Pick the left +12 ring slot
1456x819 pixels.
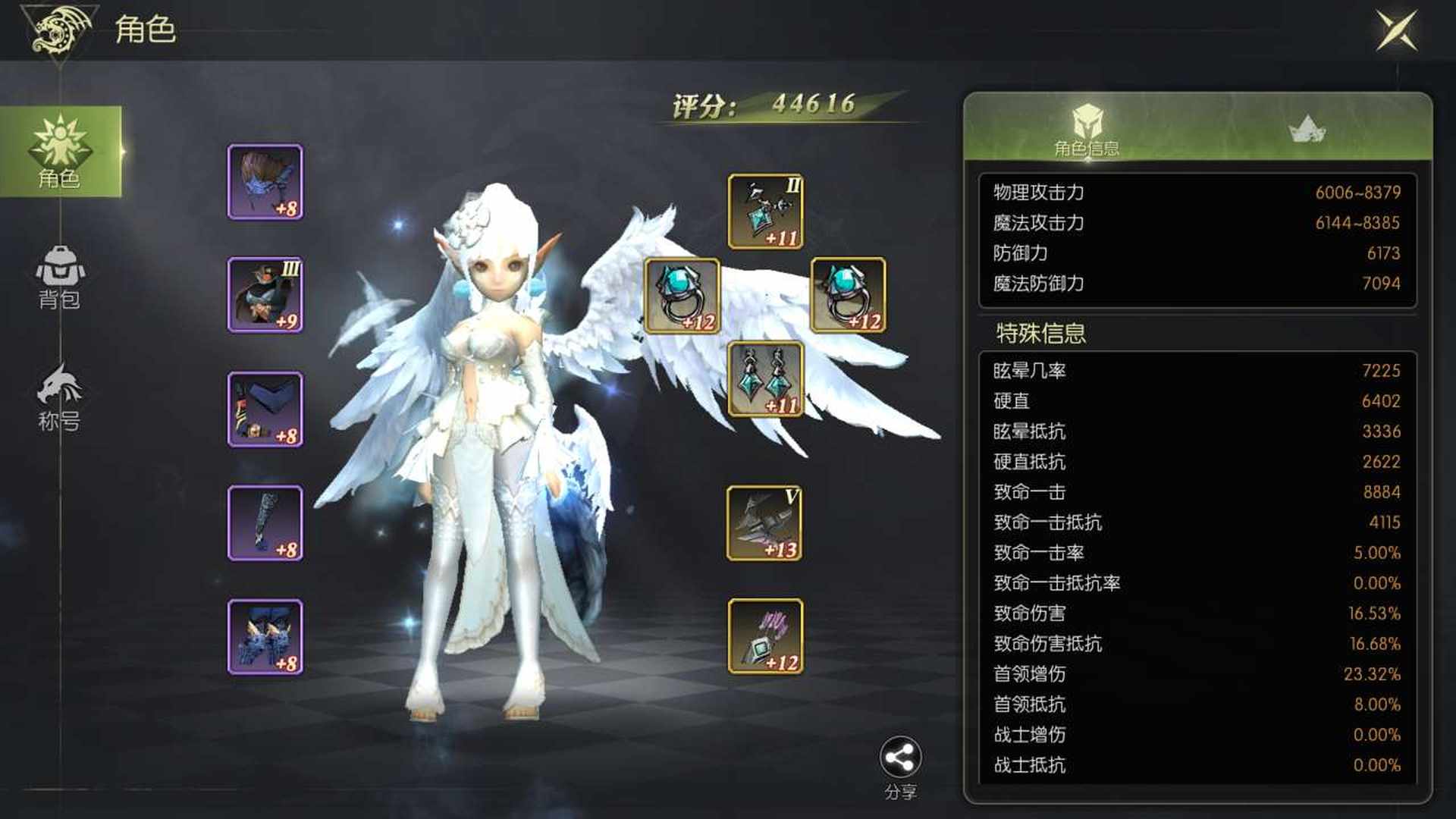point(682,296)
